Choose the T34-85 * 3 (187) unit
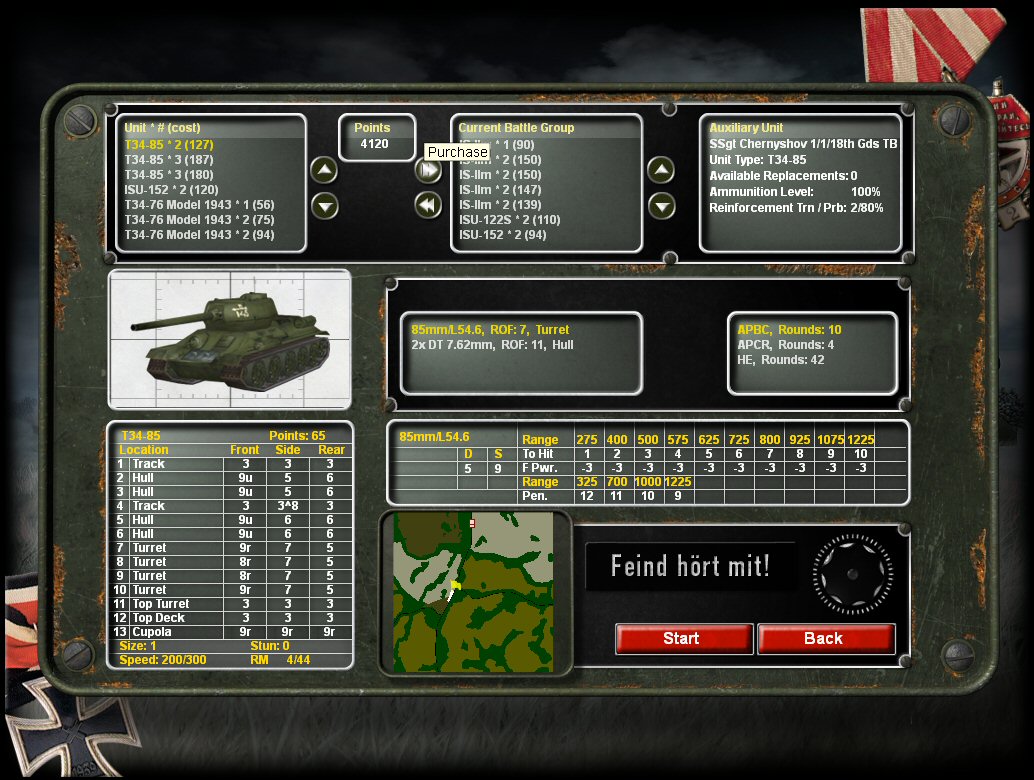This screenshot has width=1034, height=780. coord(168,160)
